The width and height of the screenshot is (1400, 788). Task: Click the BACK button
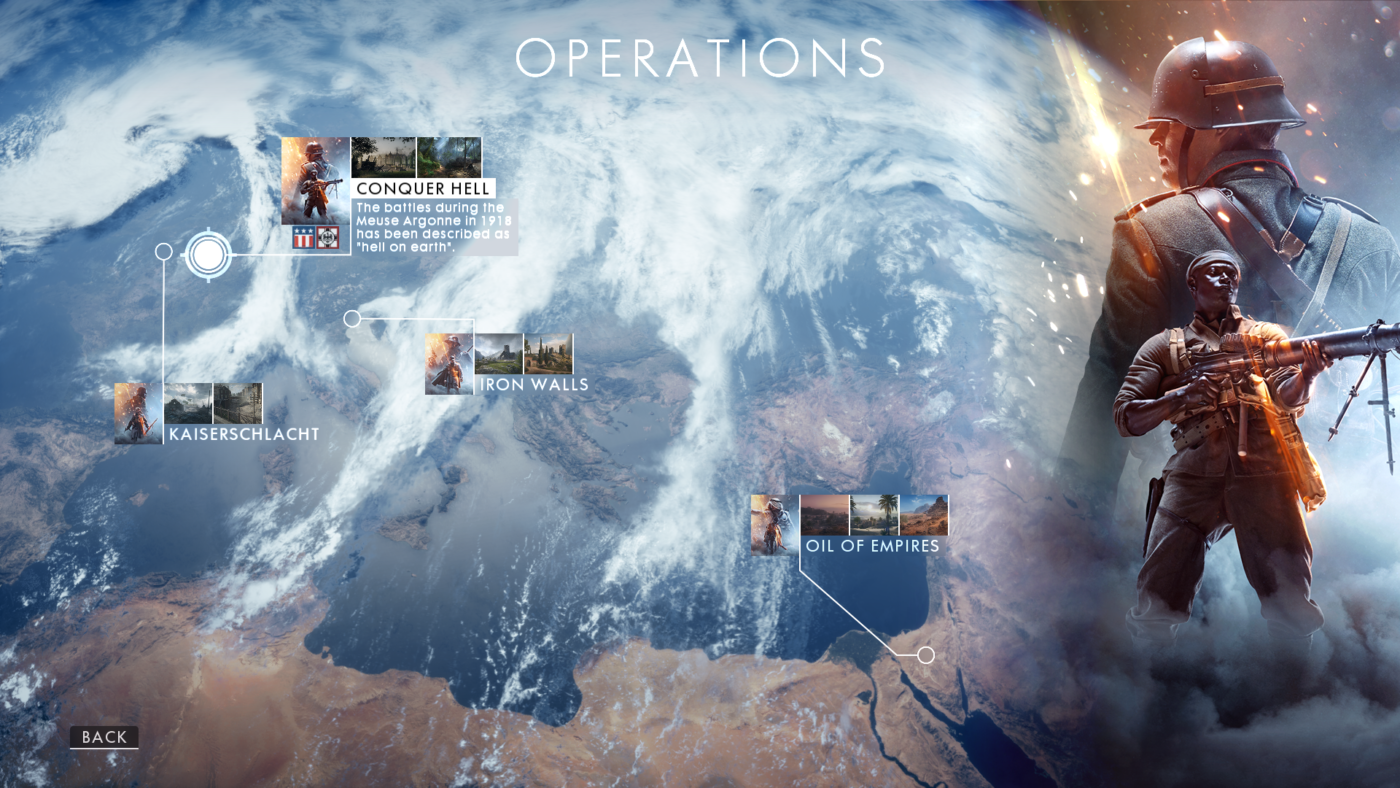[x=103, y=736]
